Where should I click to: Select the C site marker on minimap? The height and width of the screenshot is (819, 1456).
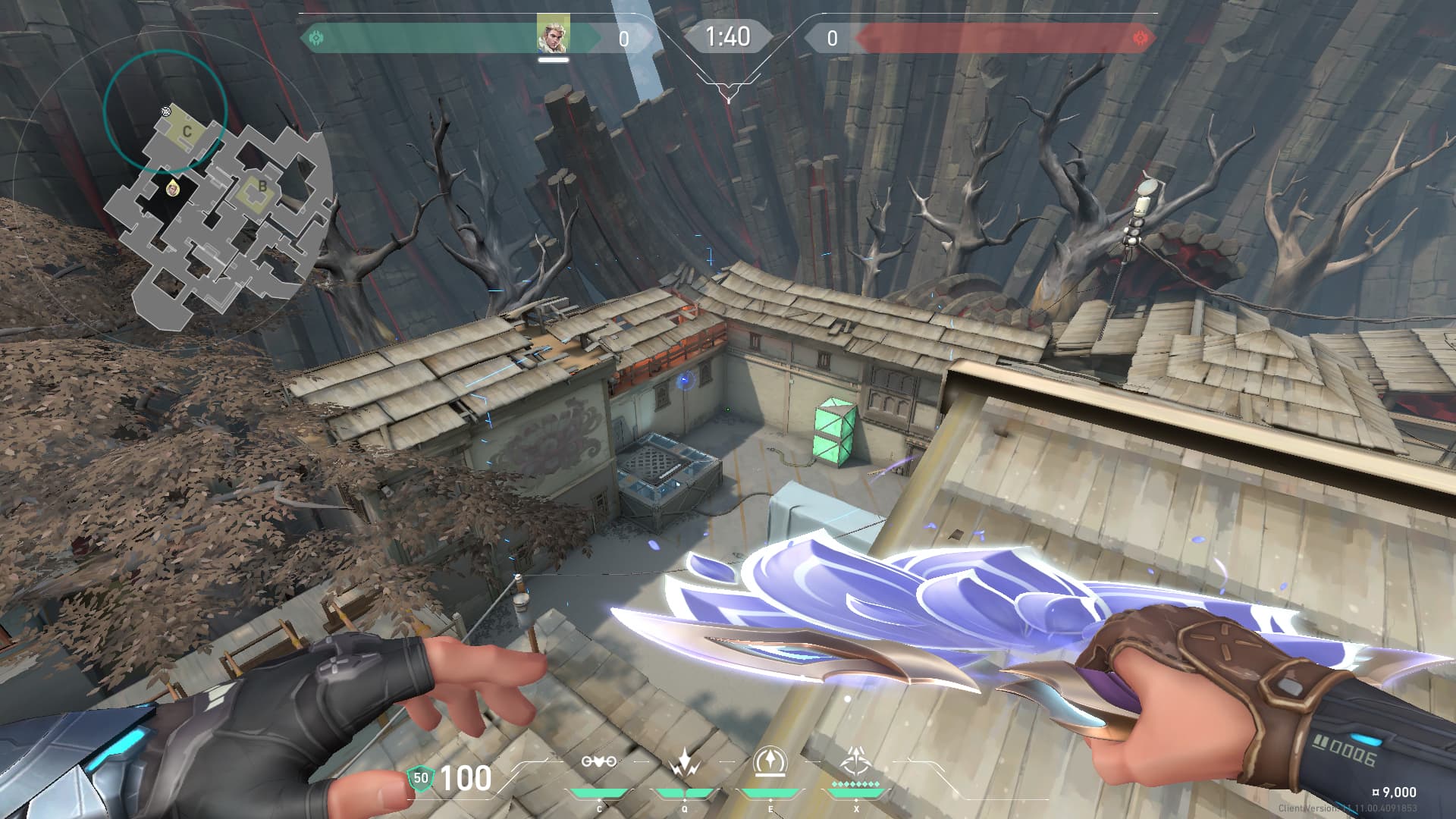pyautogui.click(x=187, y=132)
